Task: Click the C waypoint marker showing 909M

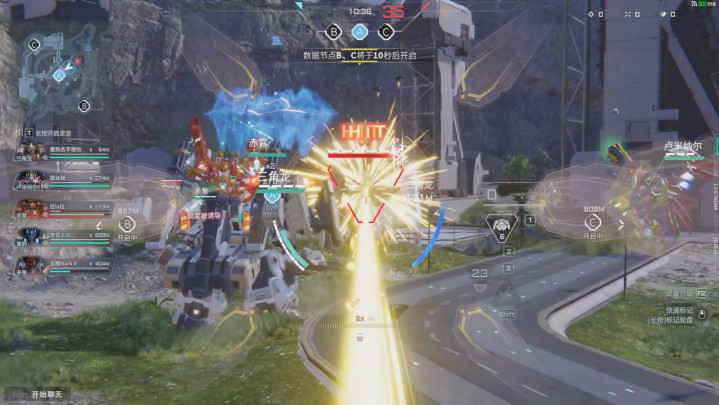Action: 590,222
